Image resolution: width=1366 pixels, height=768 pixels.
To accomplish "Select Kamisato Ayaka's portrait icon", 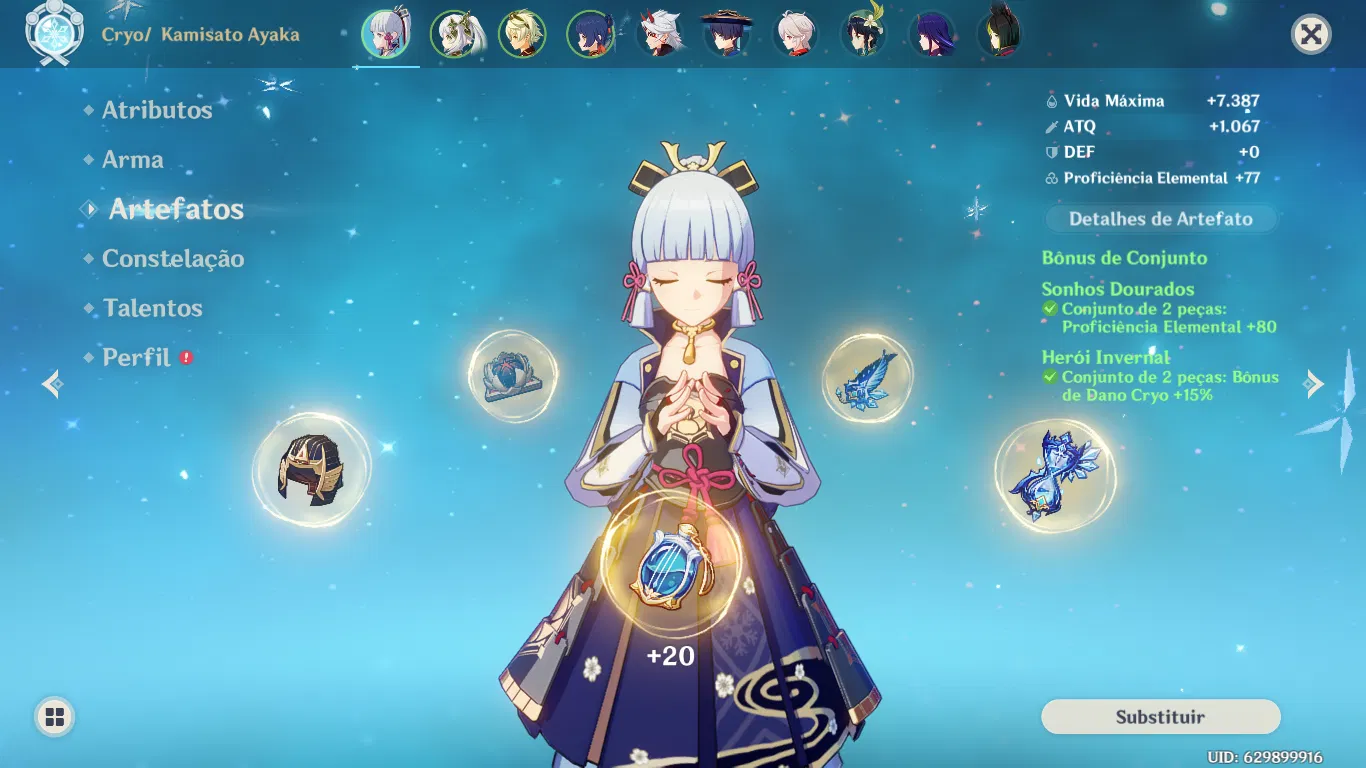I will tap(387, 33).
